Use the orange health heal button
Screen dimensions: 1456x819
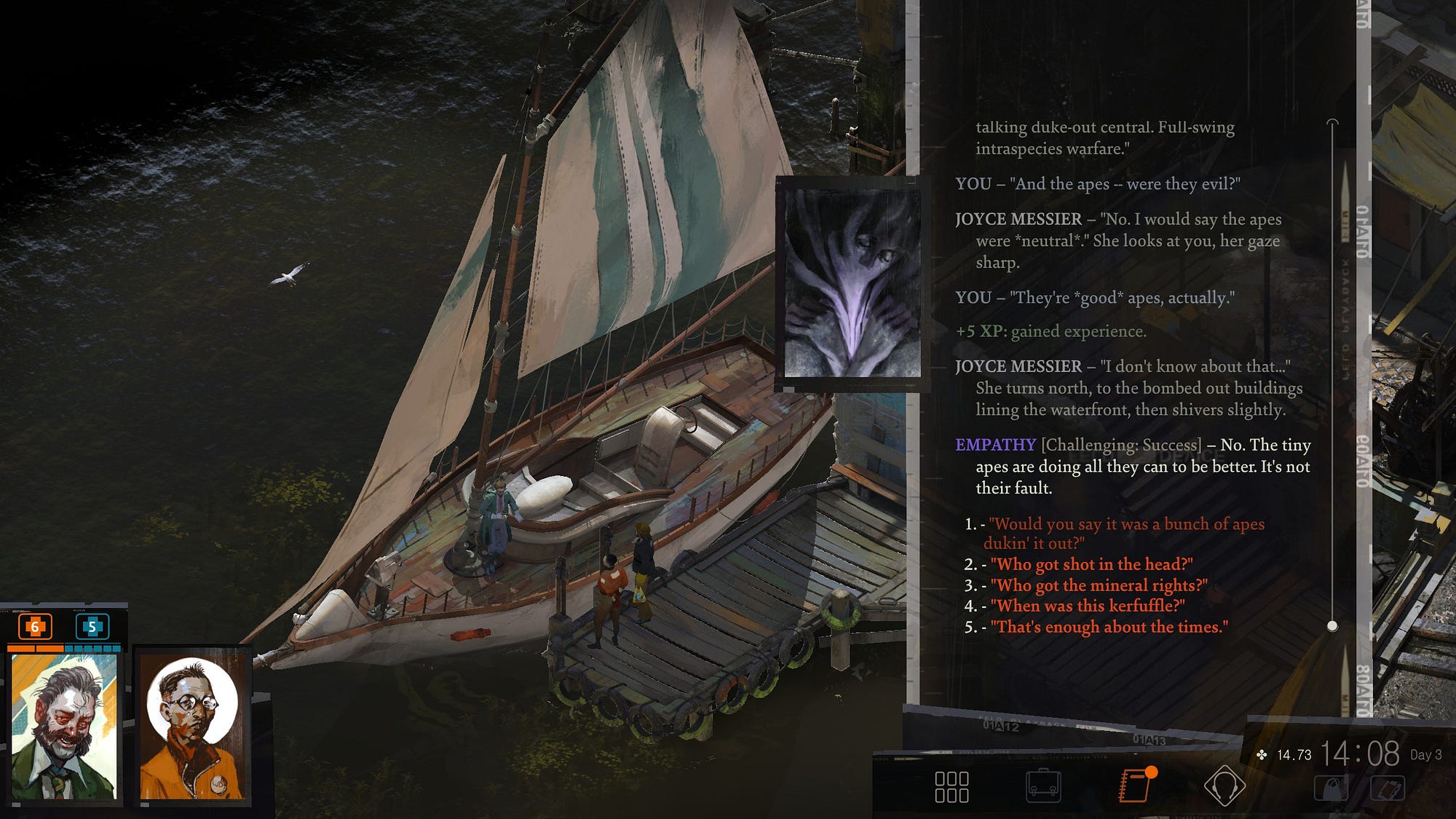click(34, 626)
